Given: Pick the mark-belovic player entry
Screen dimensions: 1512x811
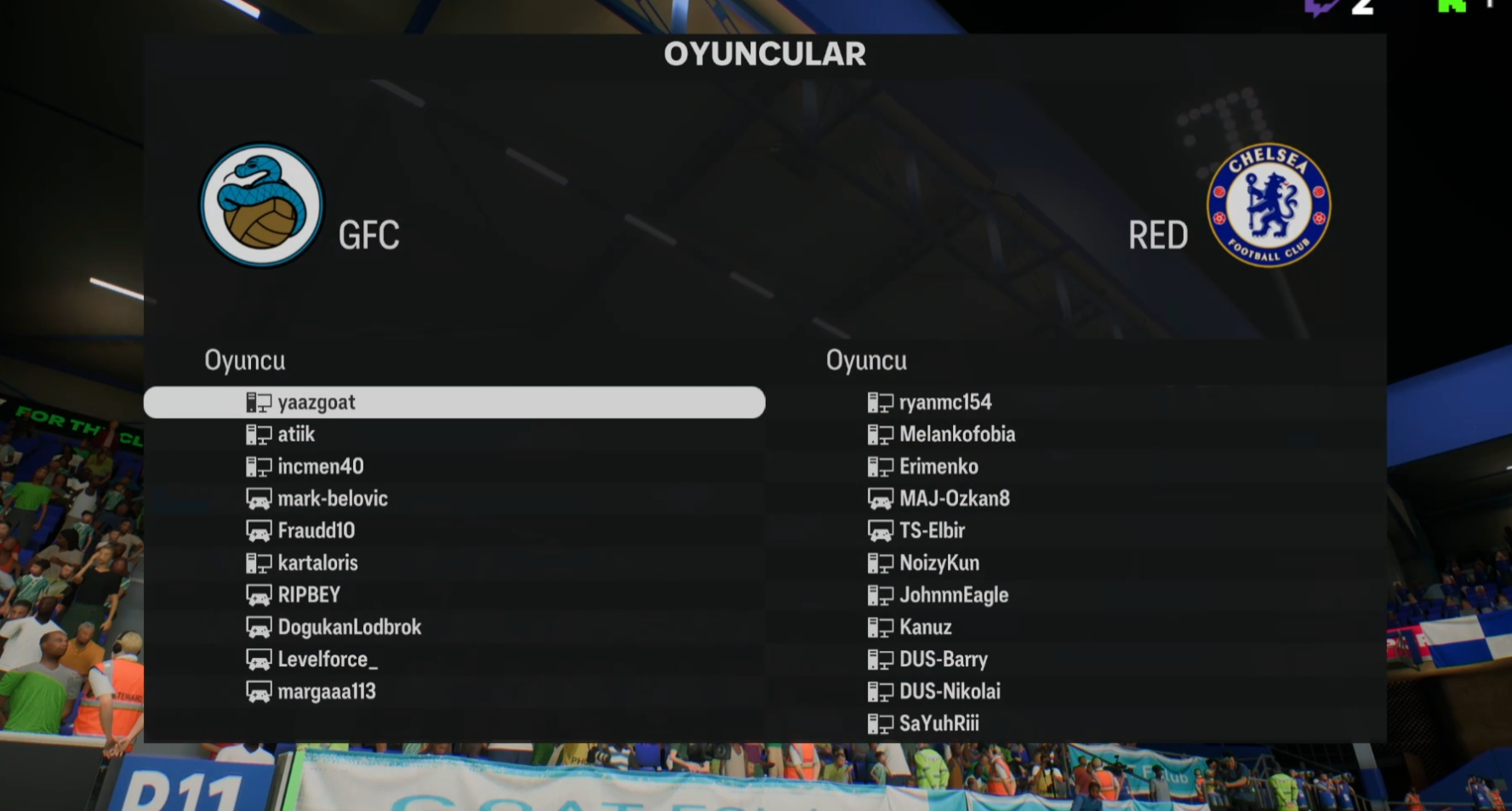Looking at the screenshot, I should pyautogui.click(x=332, y=499).
